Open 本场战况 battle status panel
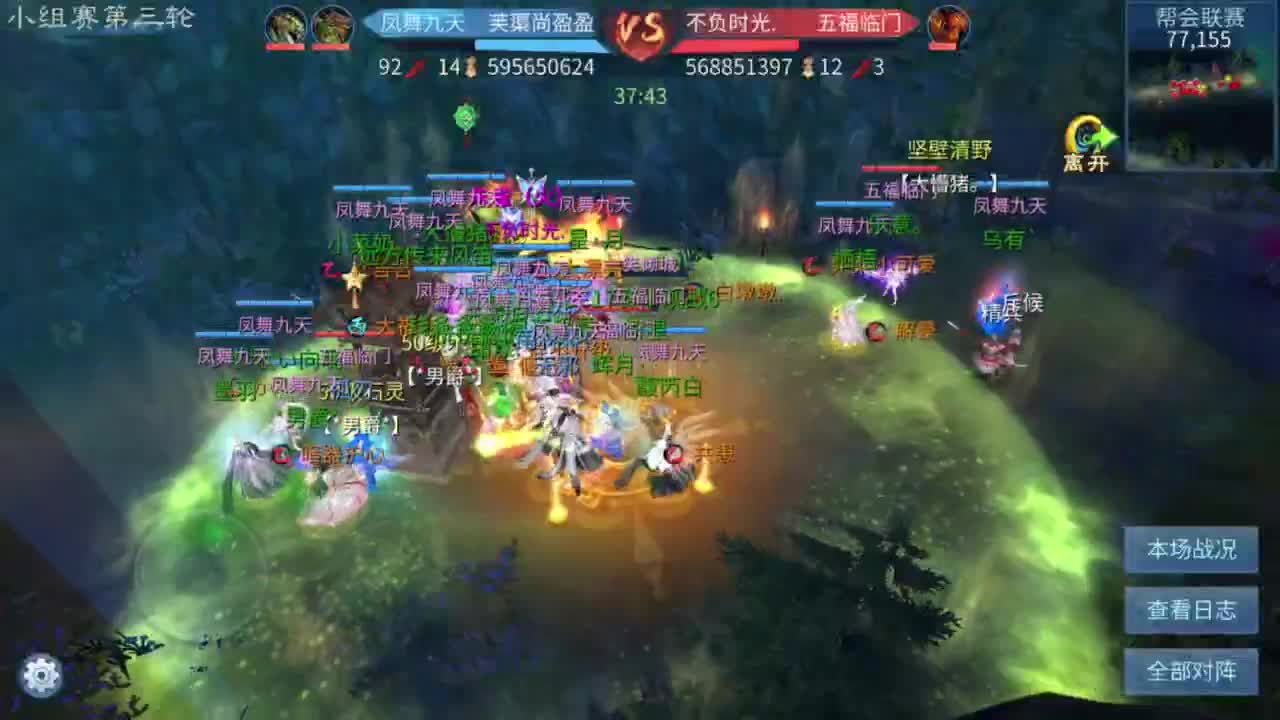 1191,549
